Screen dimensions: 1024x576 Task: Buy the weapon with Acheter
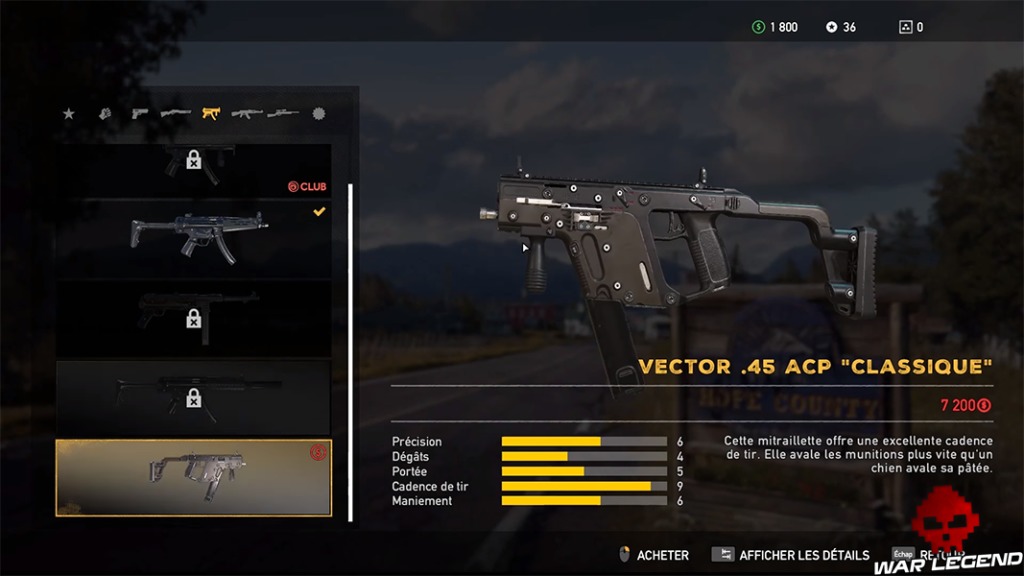coord(654,554)
